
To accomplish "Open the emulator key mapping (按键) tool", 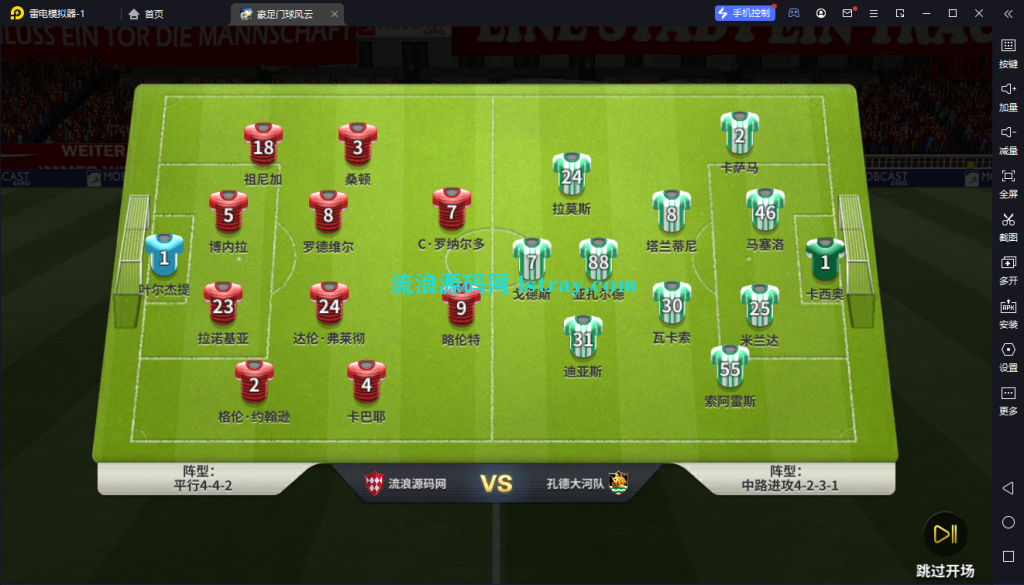I will coord(1008,51).
